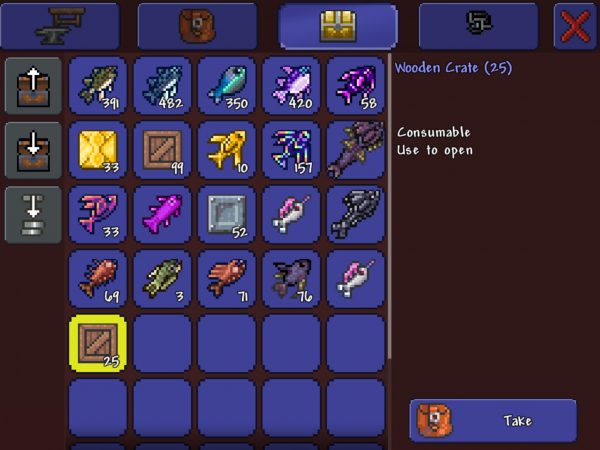Choose the rainbow Prismite stack of 157

[x=291, y=150]
